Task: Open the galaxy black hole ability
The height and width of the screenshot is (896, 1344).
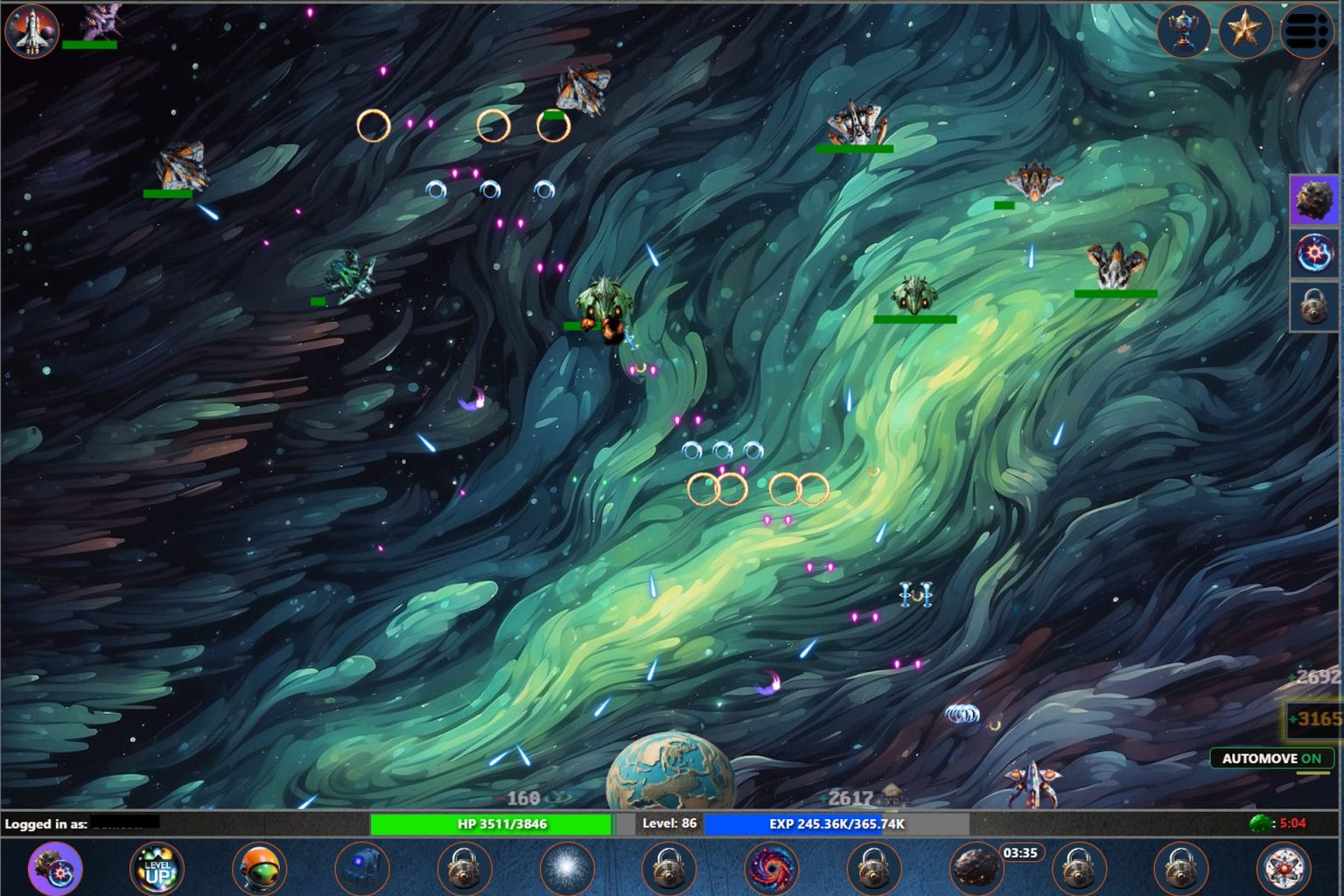Action: pyautogui.click(x=771, y=867)
